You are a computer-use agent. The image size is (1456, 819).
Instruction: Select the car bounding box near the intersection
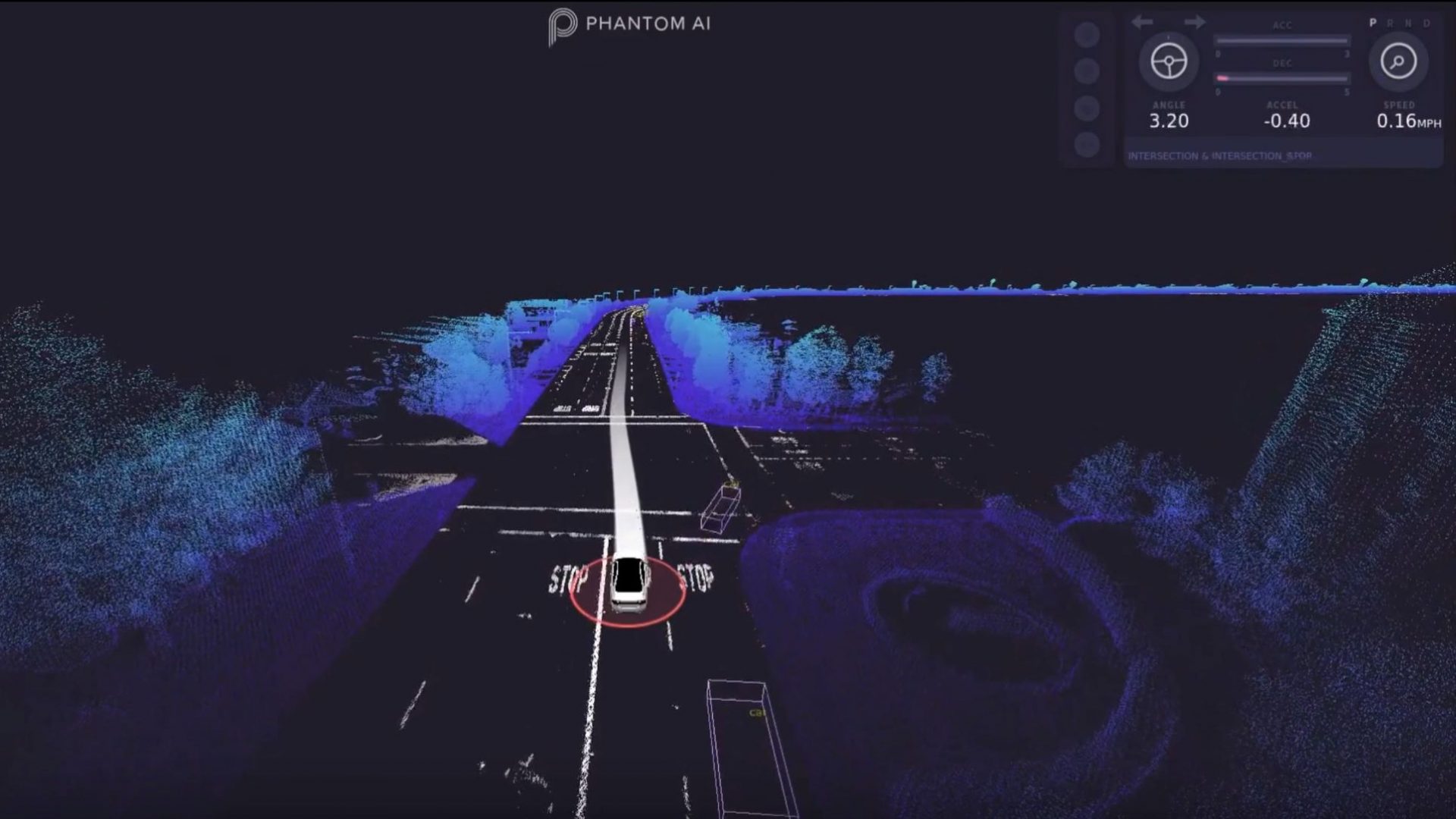point(720,508)
